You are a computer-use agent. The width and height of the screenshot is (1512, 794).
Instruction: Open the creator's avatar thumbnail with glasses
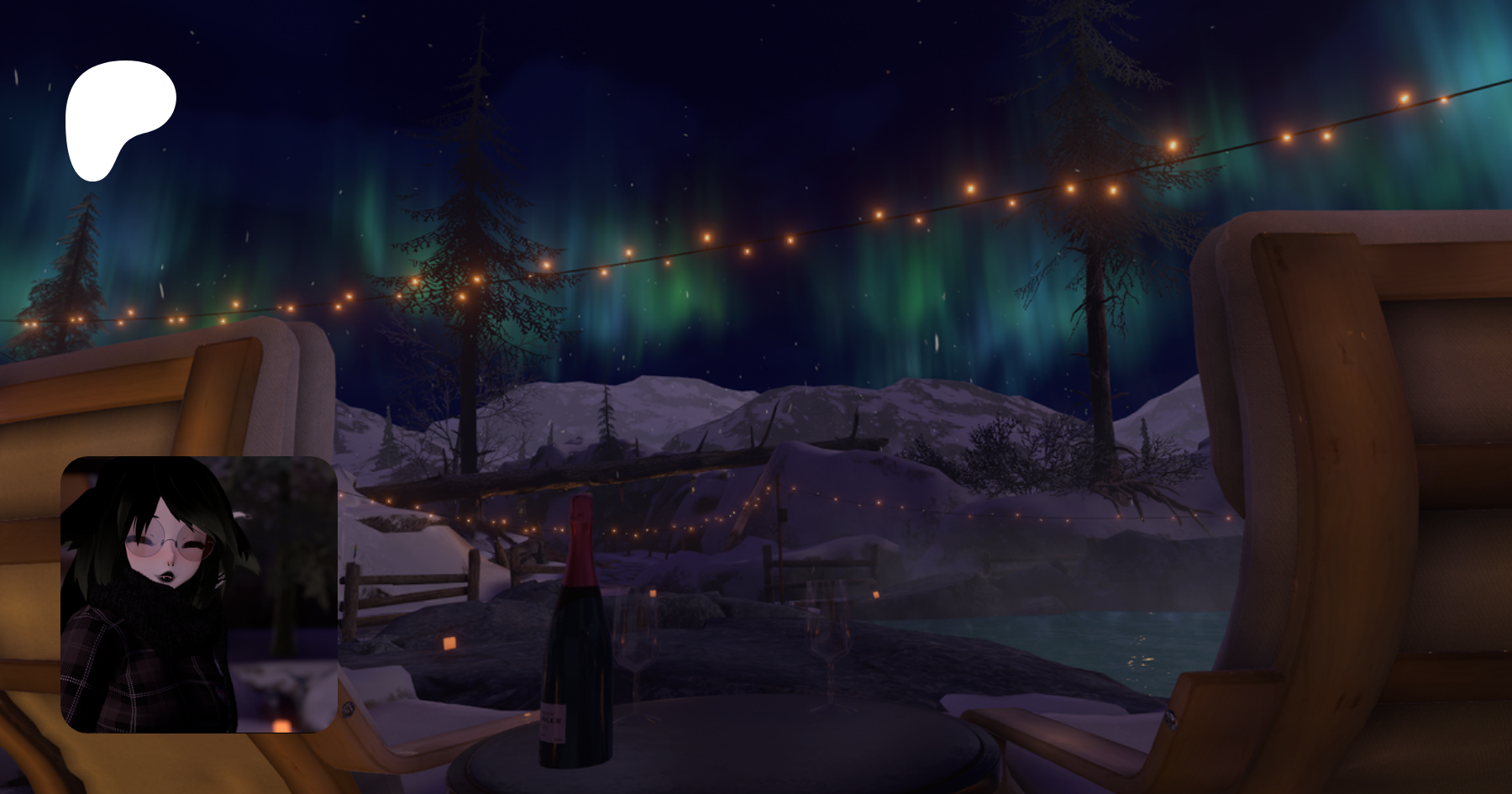point(199,594)
